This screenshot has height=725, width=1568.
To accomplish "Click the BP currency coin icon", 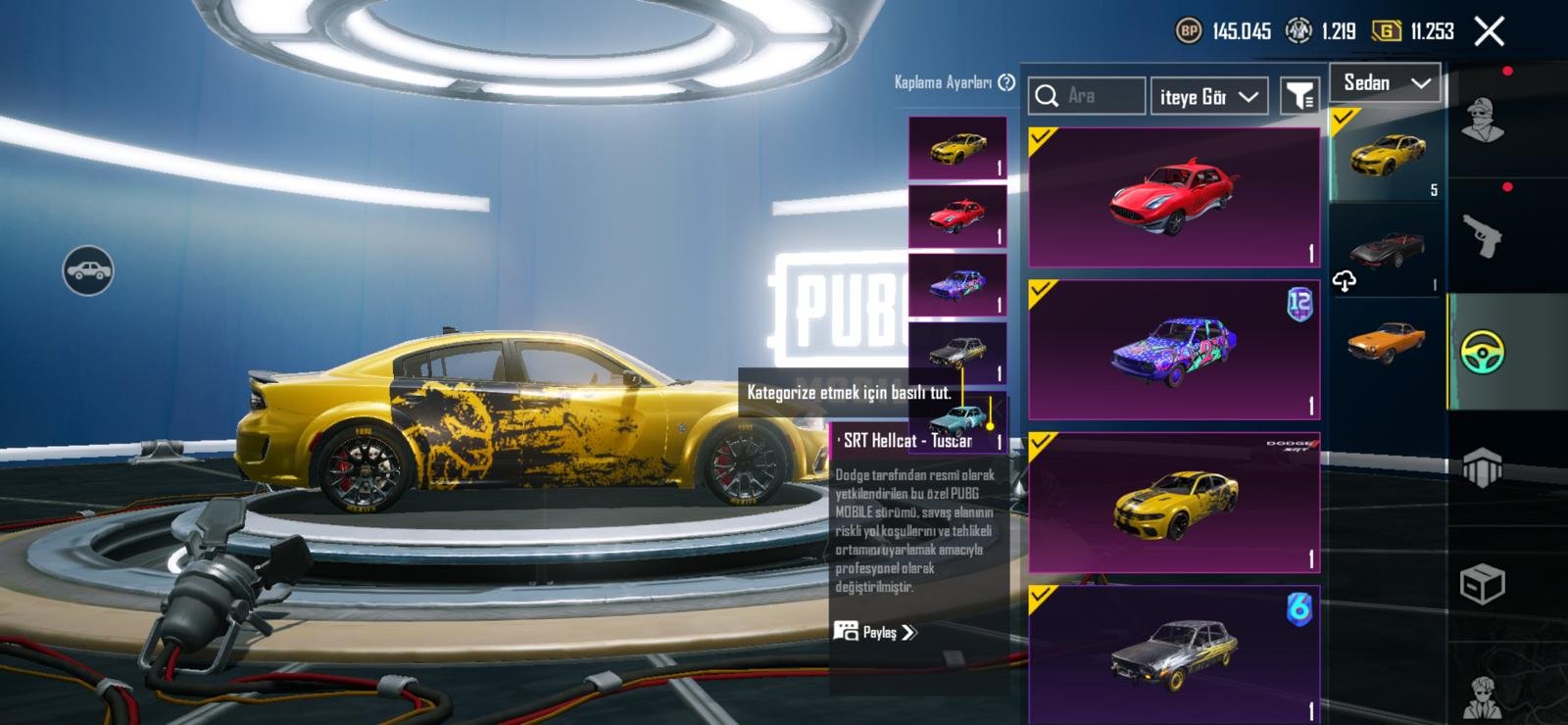I will click(1189, 31).
